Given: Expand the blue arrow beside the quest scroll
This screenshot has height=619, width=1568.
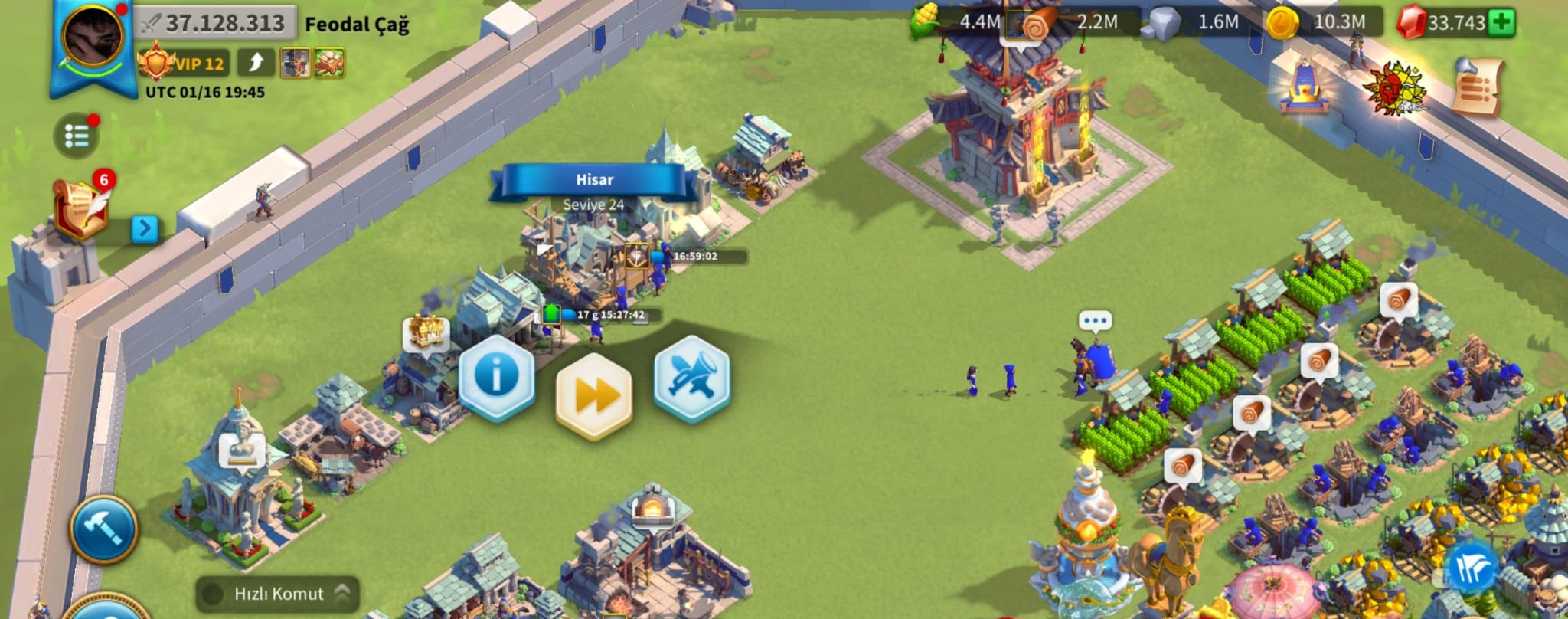Looking at the screenshot, I should pyautogui.click(x=145, y=228).
